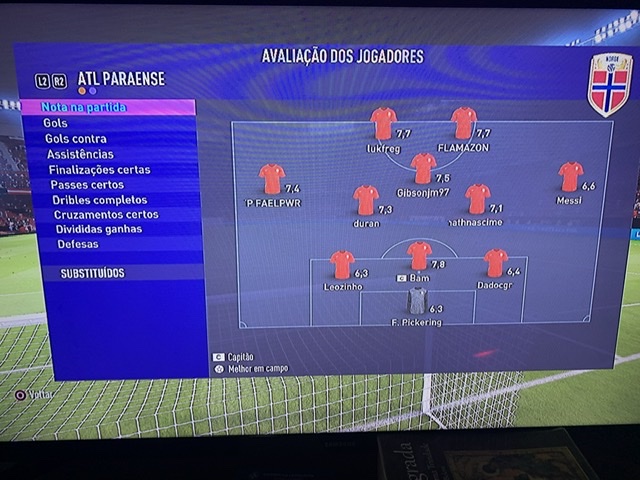Choose the Gols stat row
Image resolution: width=640 pixels, height=480 pixels.
(x=56, y=123)
